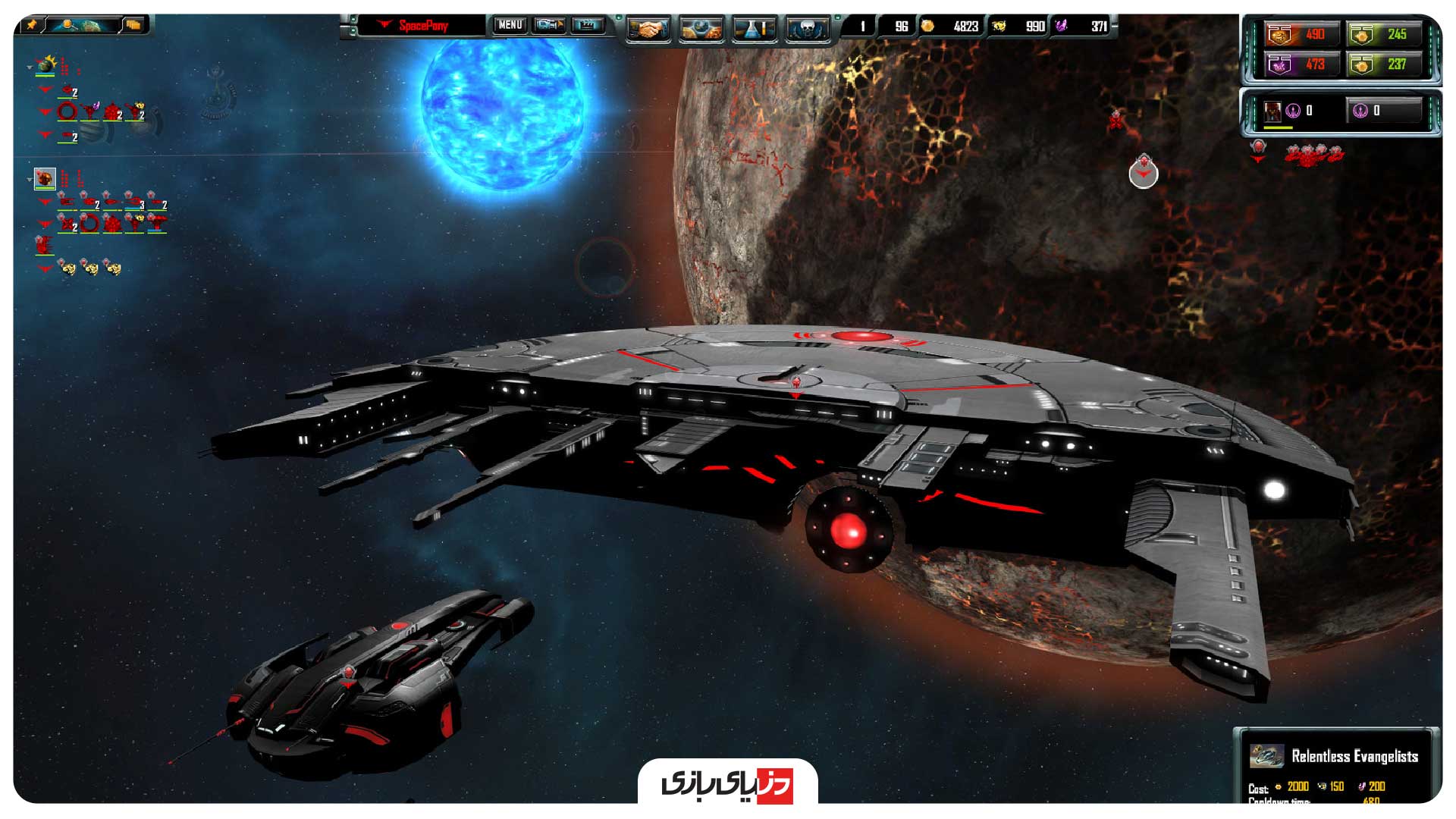Click the orange pin button
The image size is (1456, 819).
click(x=32, y=24)
